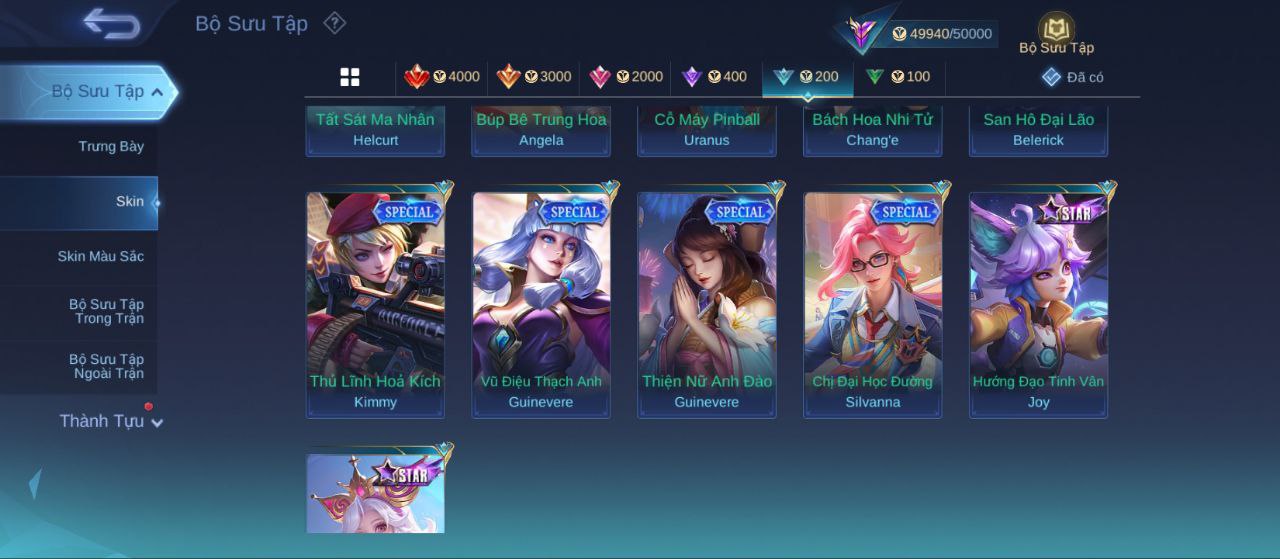Expand the Thành Tựu section
The width and height of the screenshot is (1280, 559).
coord(110,421)
